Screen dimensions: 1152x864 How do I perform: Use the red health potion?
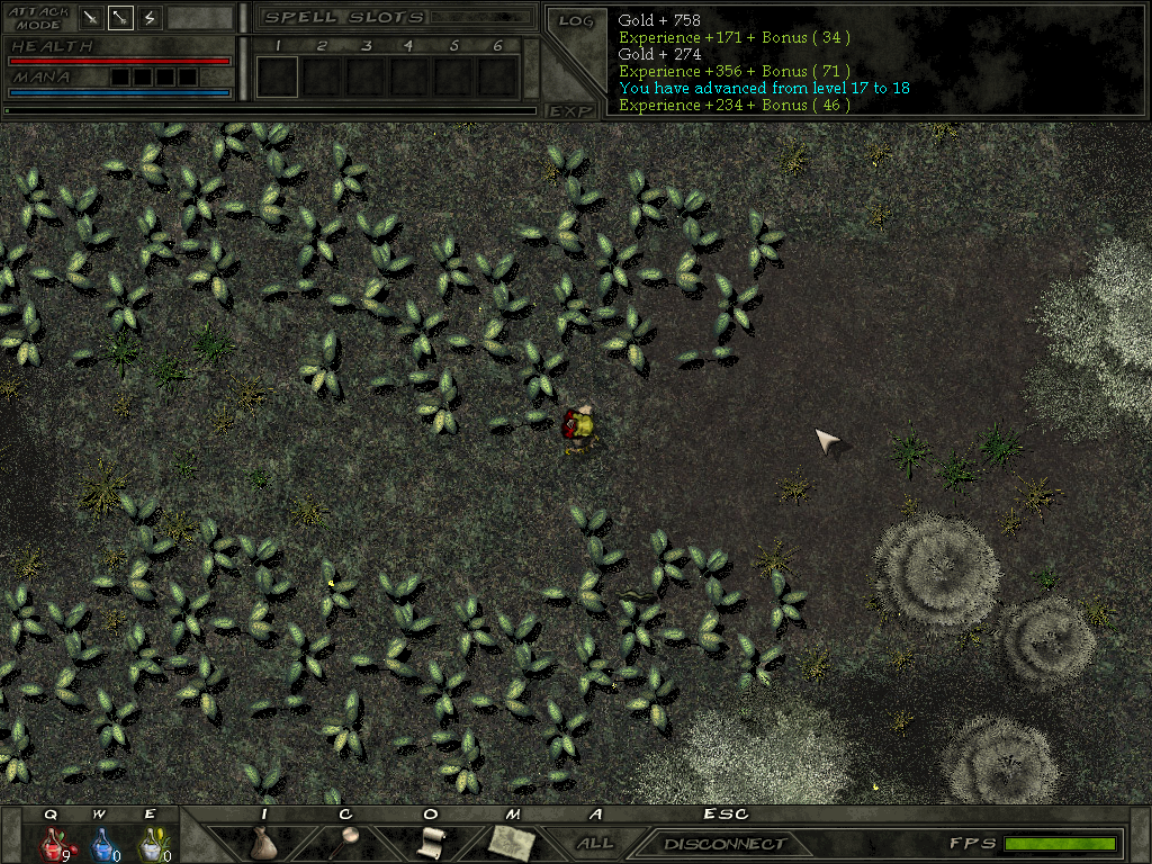tap(53, 843)
